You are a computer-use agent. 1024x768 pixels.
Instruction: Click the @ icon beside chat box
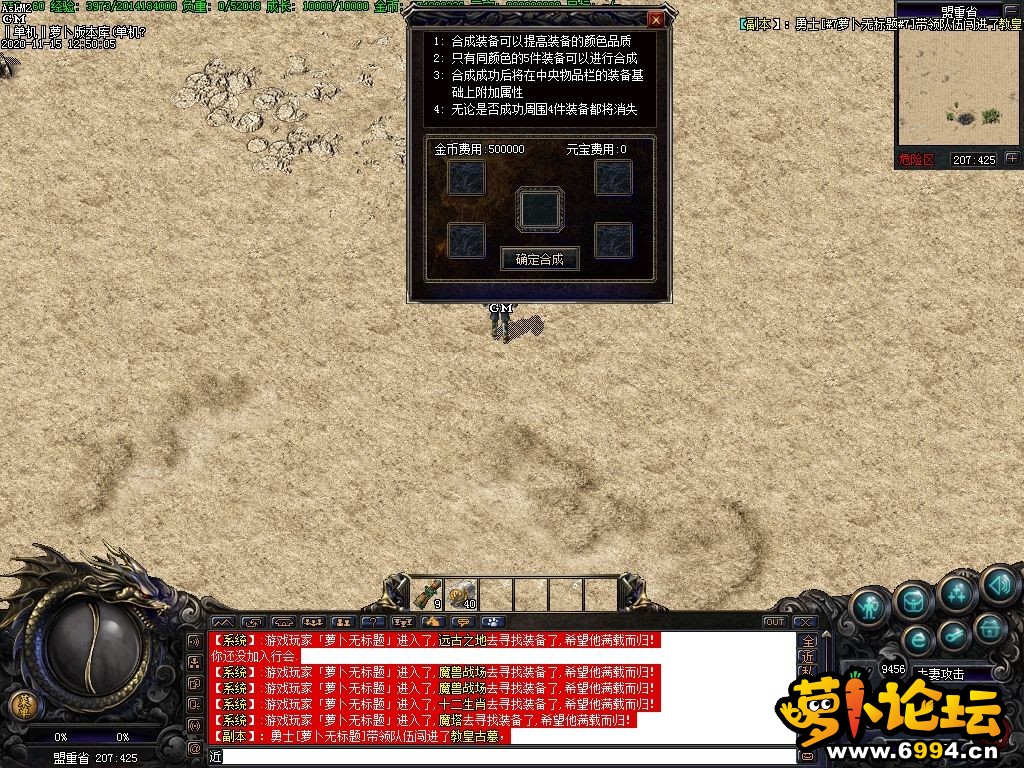(x=194, y=748)
